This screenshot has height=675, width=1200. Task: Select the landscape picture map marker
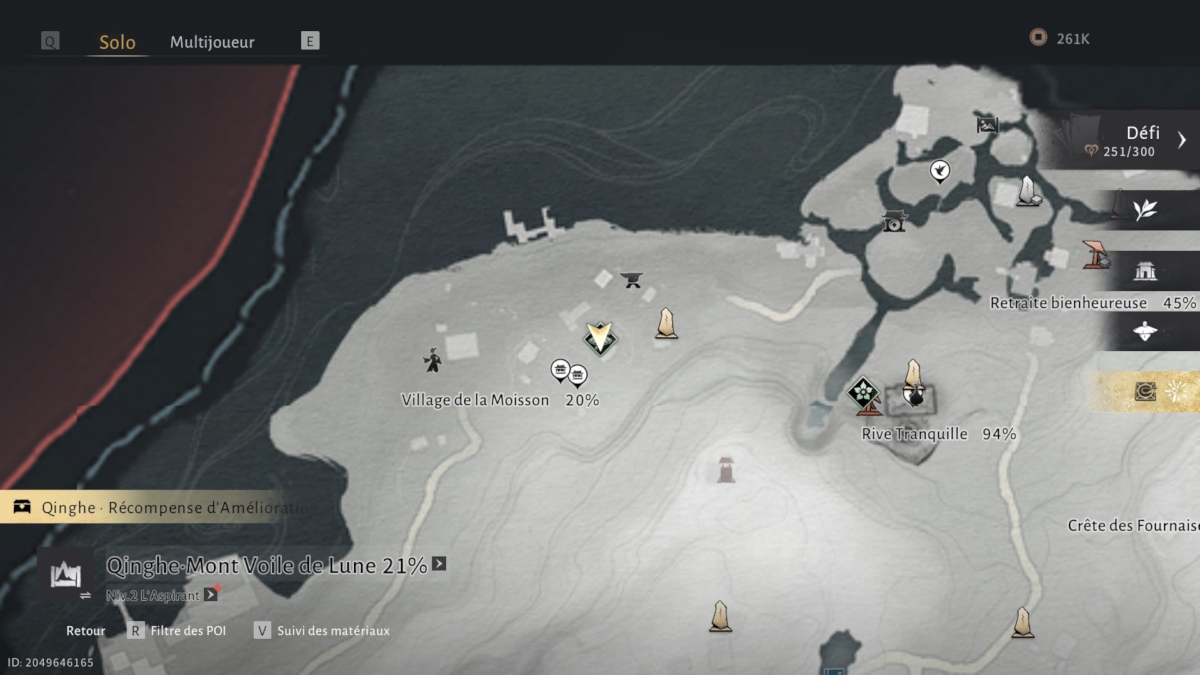(x=987, y=125)
